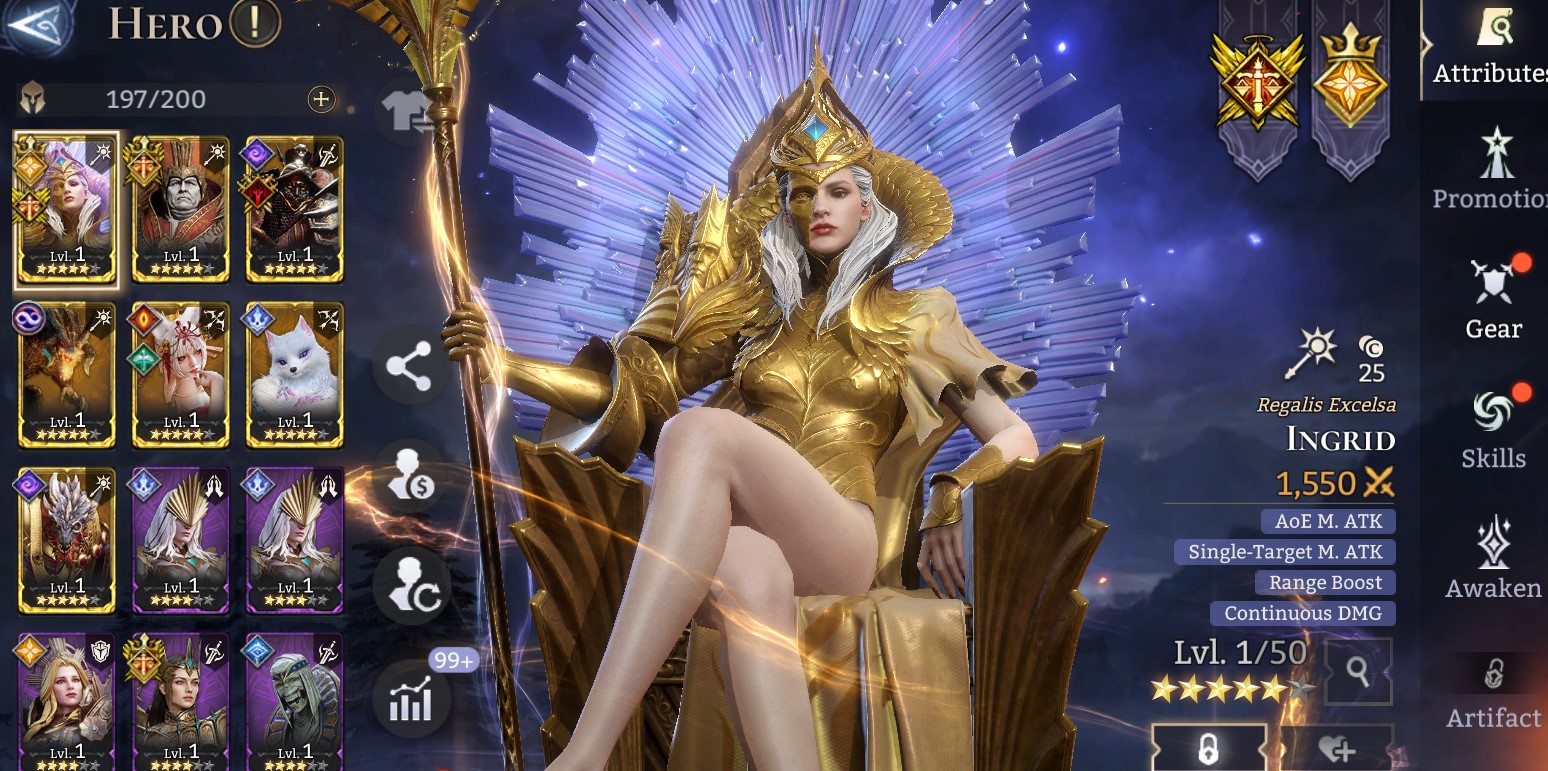The height and width of the screenshot is (771, 1548).
Task: Toggle the hero lock button
Action: point(1208,749)
